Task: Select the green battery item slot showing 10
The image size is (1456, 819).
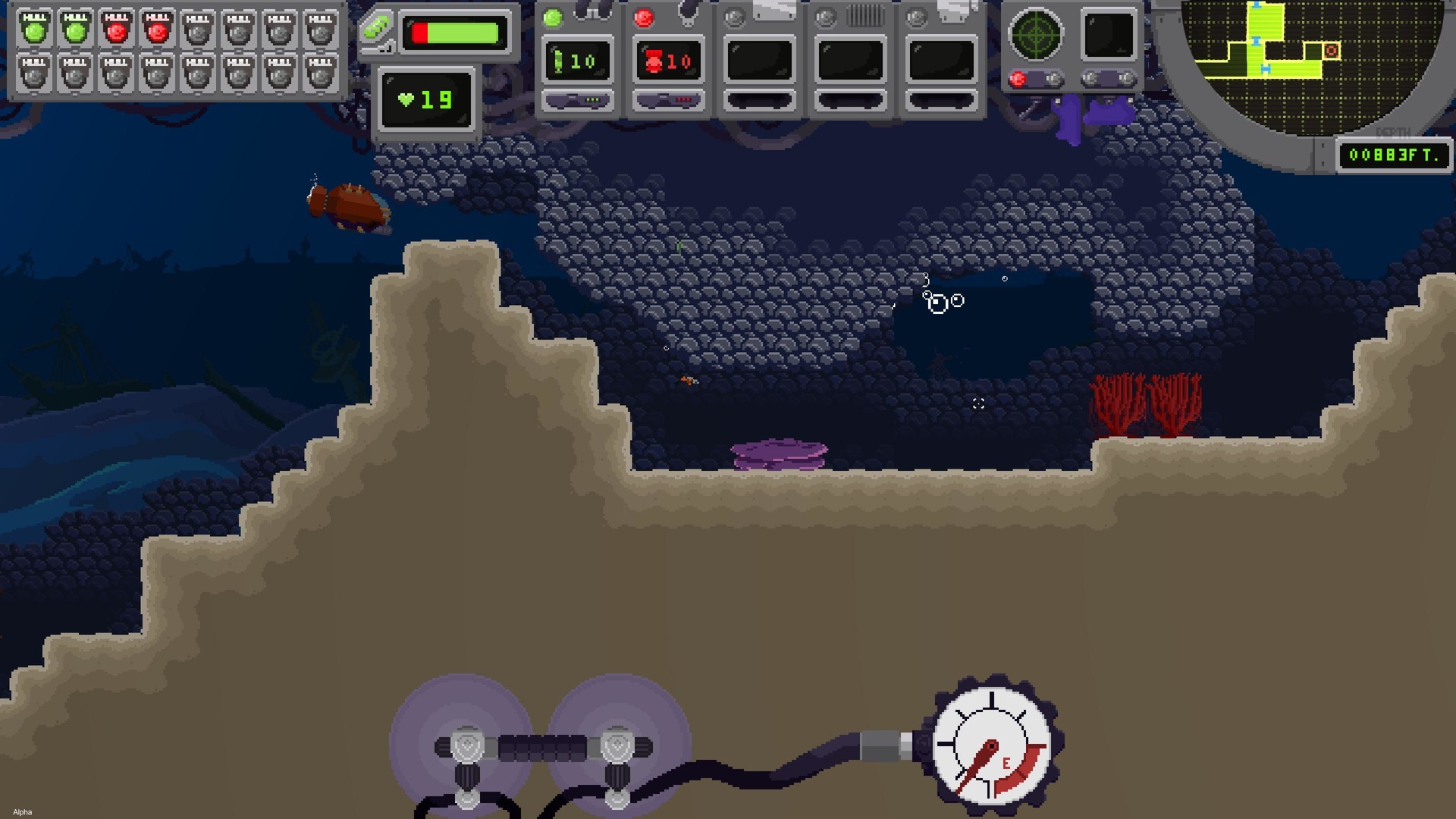Action: (x=578, y=59)
